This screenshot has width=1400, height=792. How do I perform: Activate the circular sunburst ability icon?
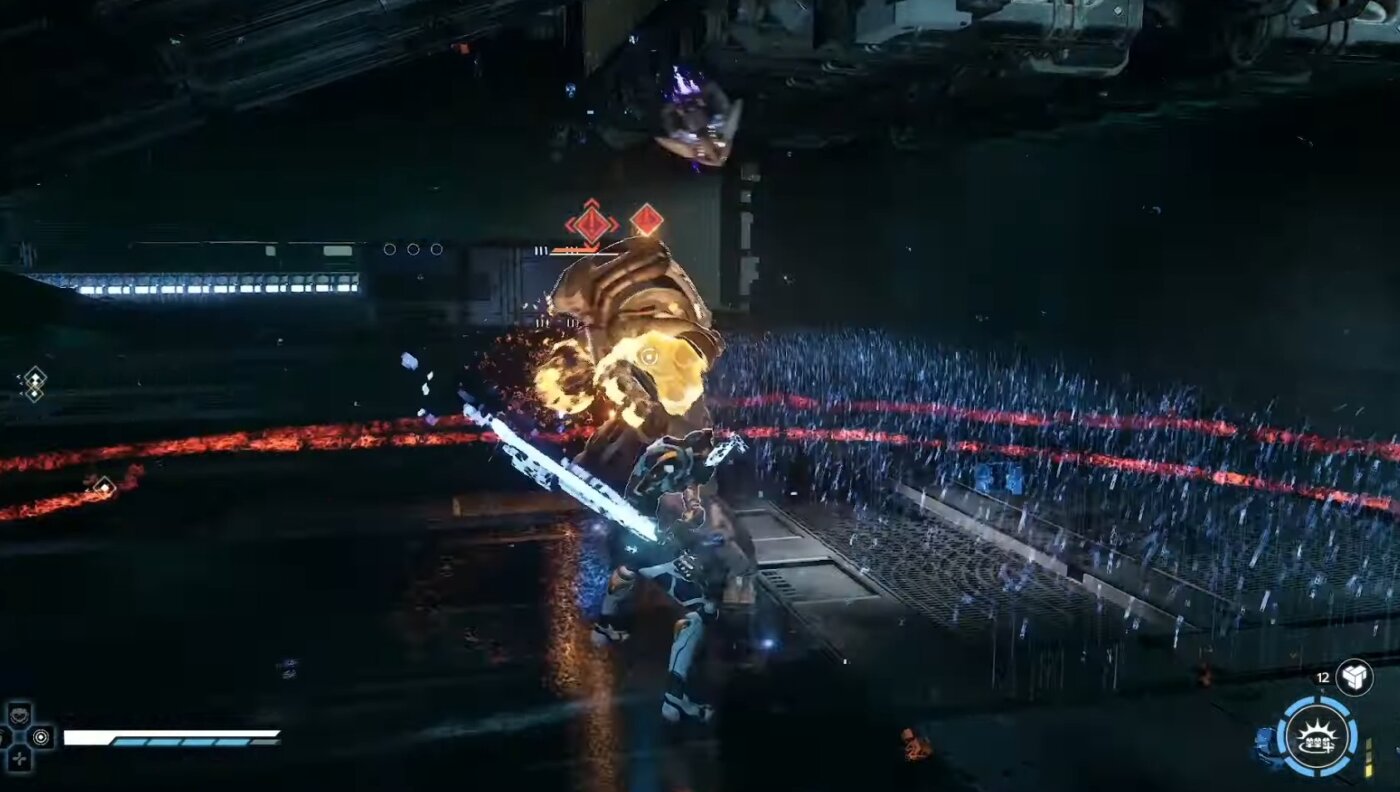(1317, 739)
